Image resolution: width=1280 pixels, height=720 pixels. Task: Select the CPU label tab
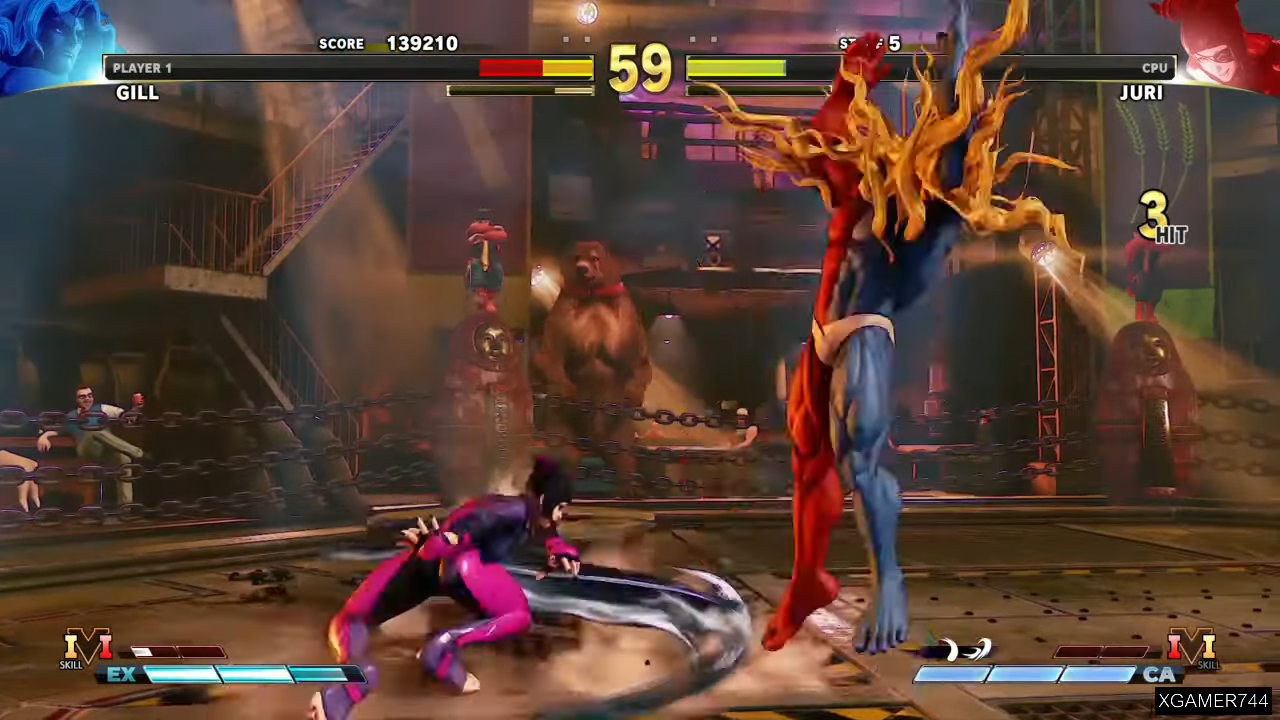pos(1154,67)
